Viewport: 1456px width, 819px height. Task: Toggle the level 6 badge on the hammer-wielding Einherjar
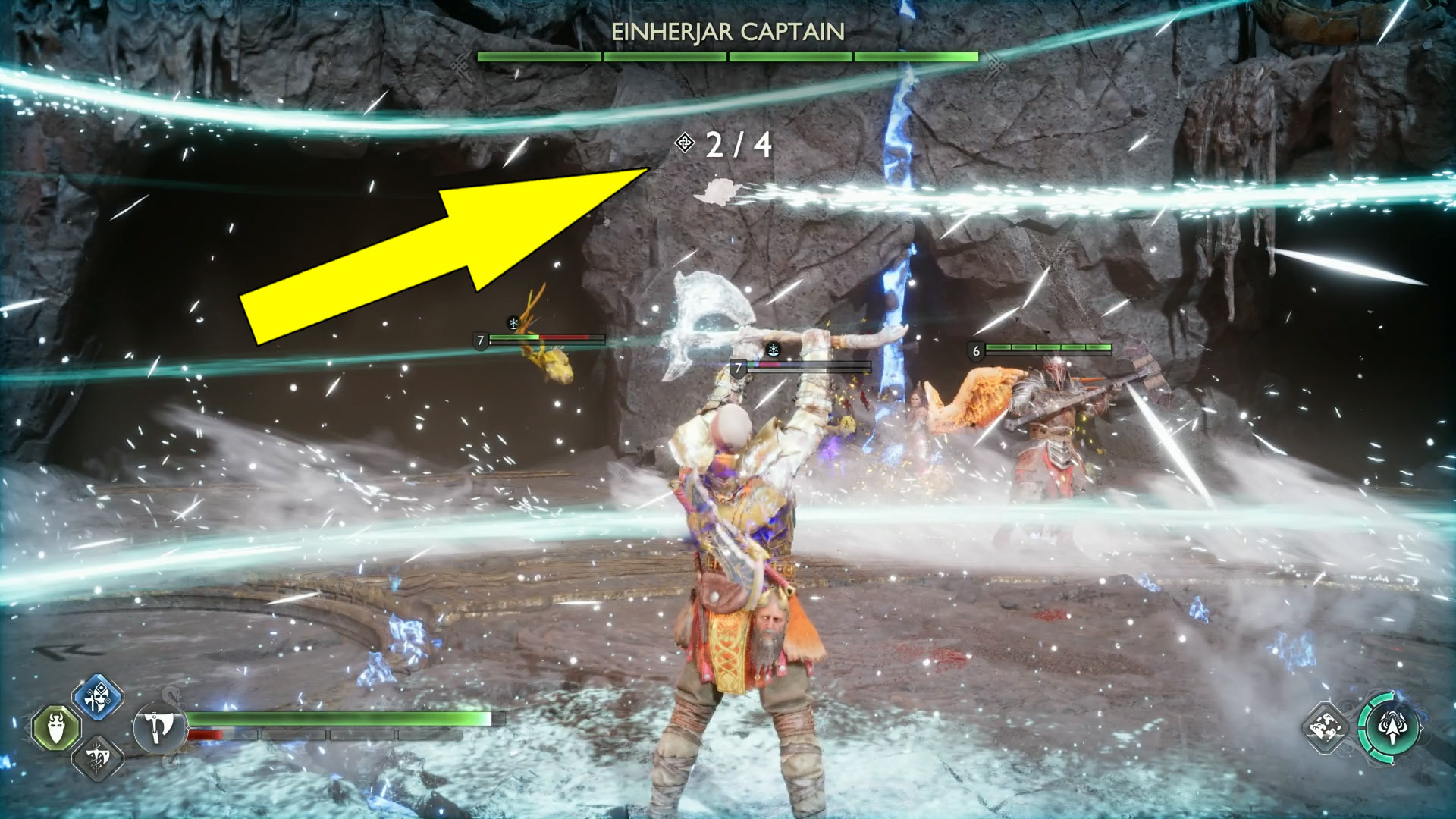click(976, 350)
